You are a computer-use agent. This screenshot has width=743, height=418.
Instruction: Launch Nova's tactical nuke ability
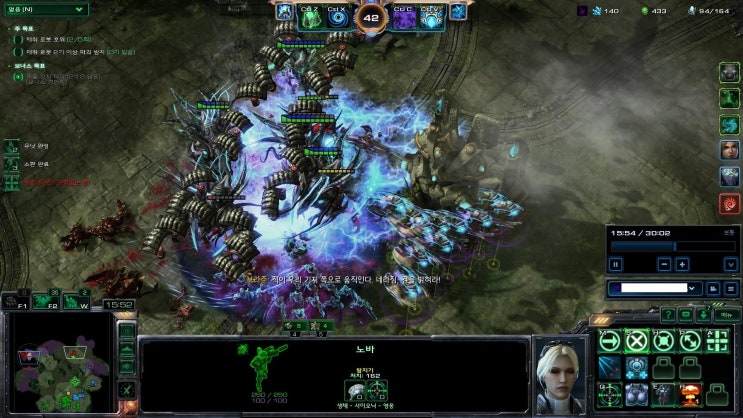689,393
